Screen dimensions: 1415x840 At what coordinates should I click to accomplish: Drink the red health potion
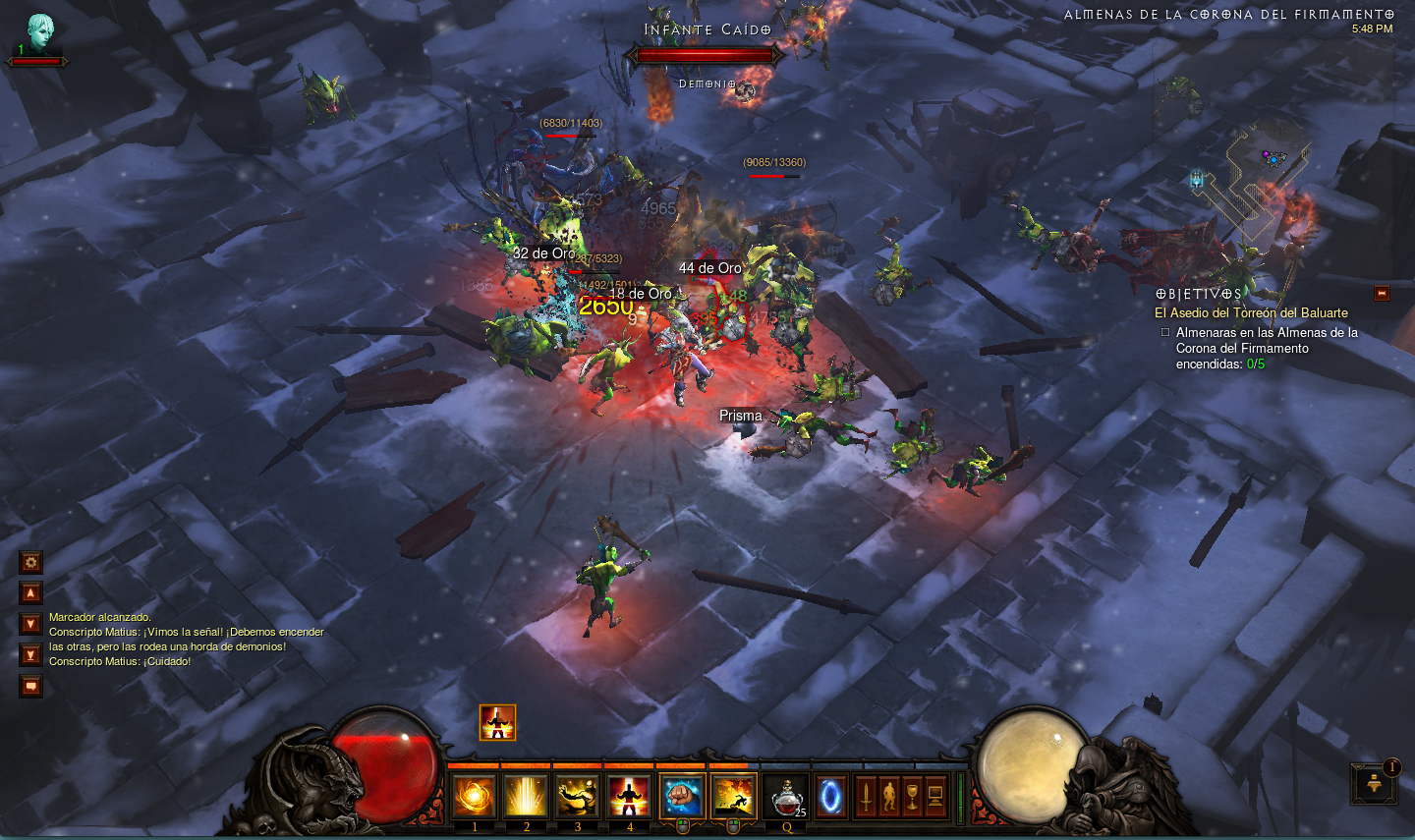click(x=786, y=797)
